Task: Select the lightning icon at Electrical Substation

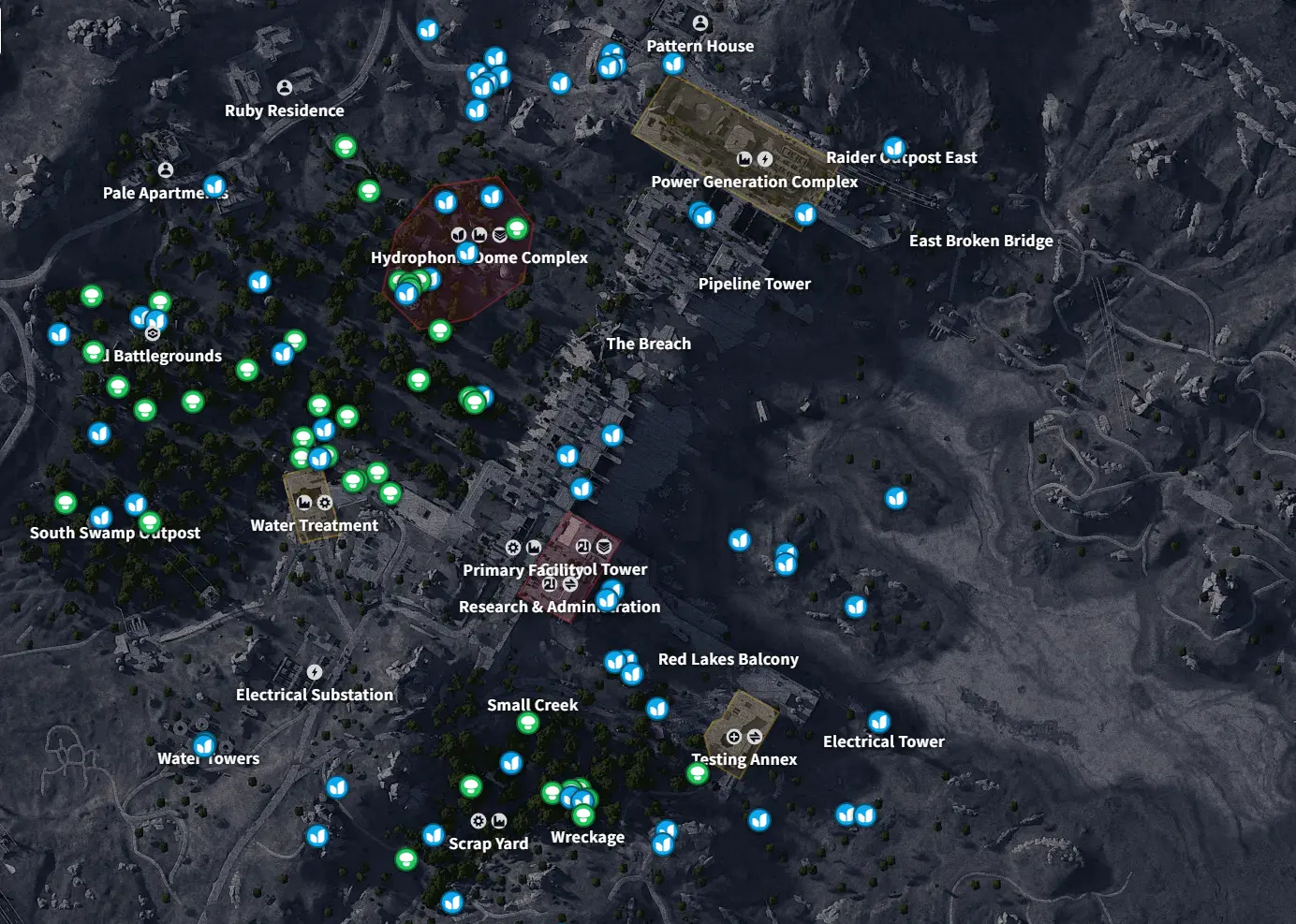Action: pyautogui.click(x=314, y=672)
